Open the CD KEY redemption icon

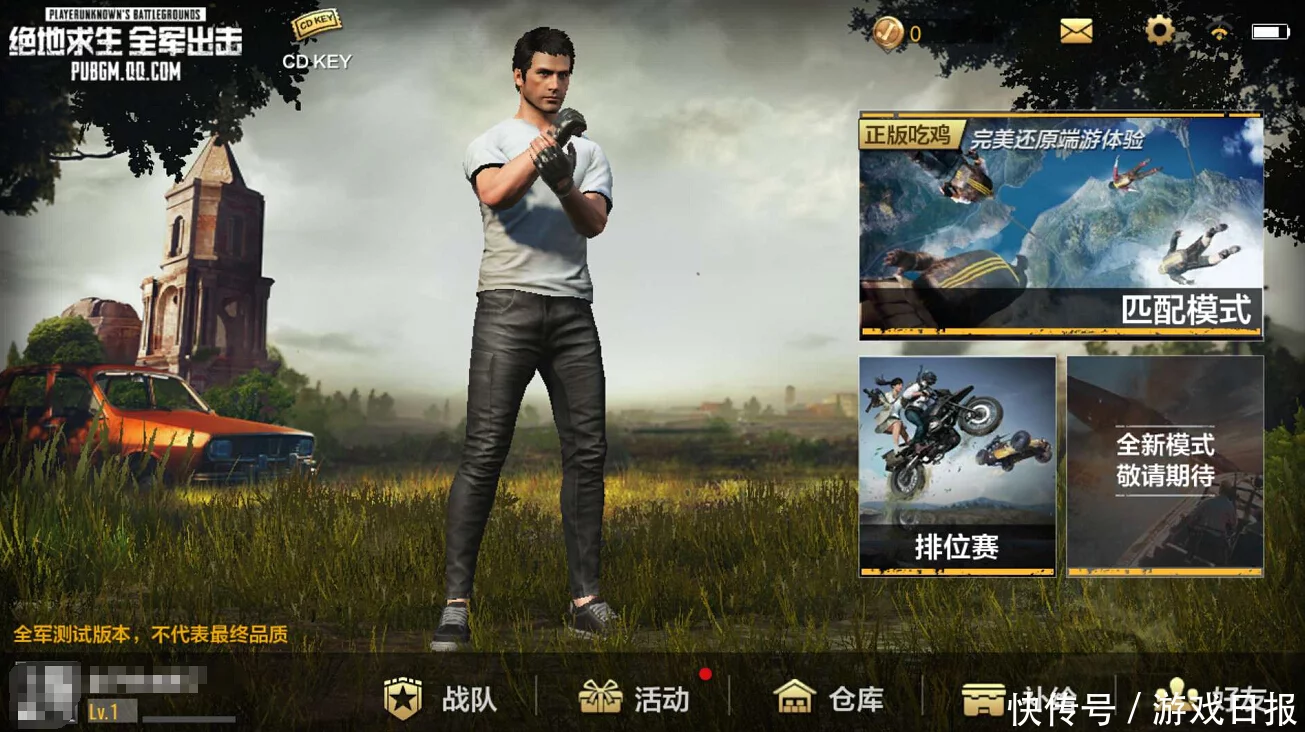click(x=316, y=28)
